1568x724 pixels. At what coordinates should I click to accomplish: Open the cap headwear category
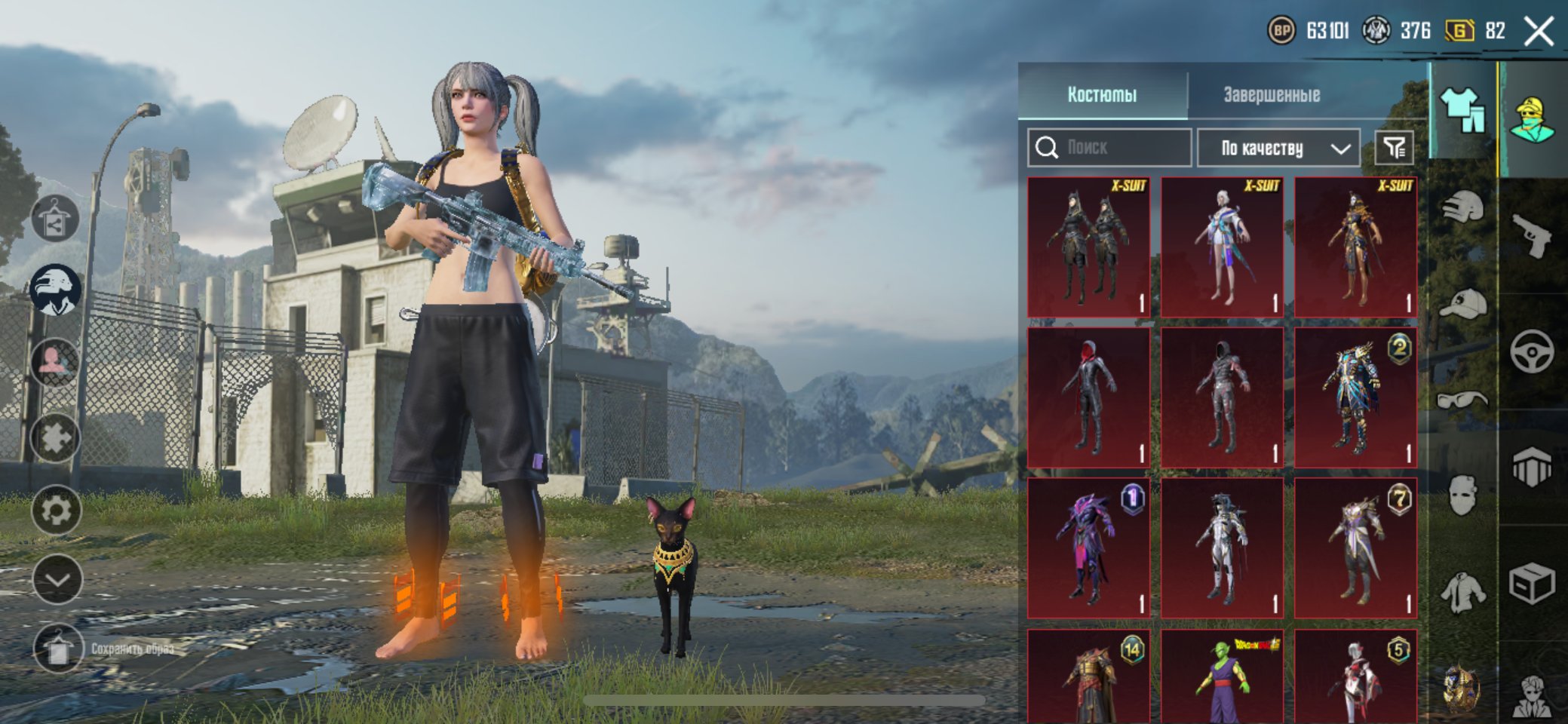[x=1462, y=304]
